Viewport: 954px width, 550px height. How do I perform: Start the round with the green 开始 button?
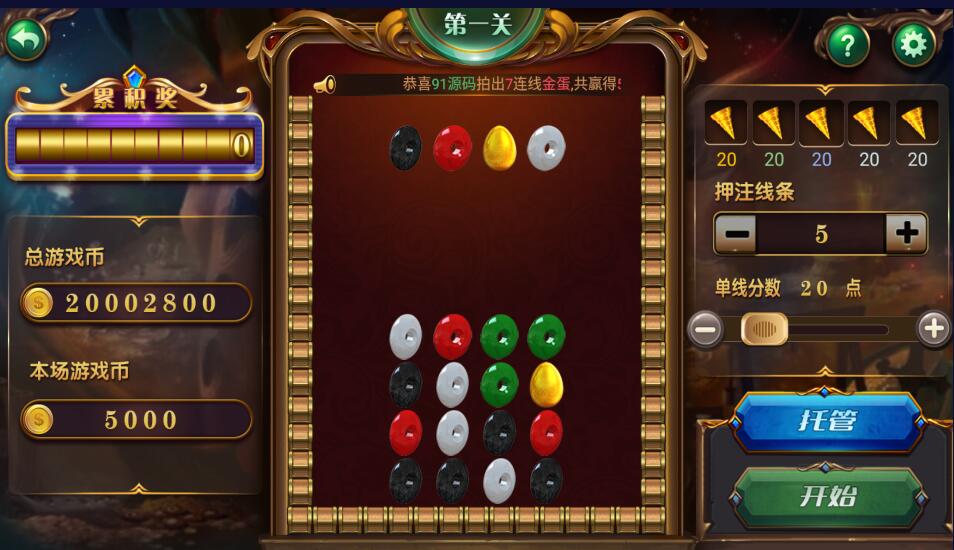point(828,496)
